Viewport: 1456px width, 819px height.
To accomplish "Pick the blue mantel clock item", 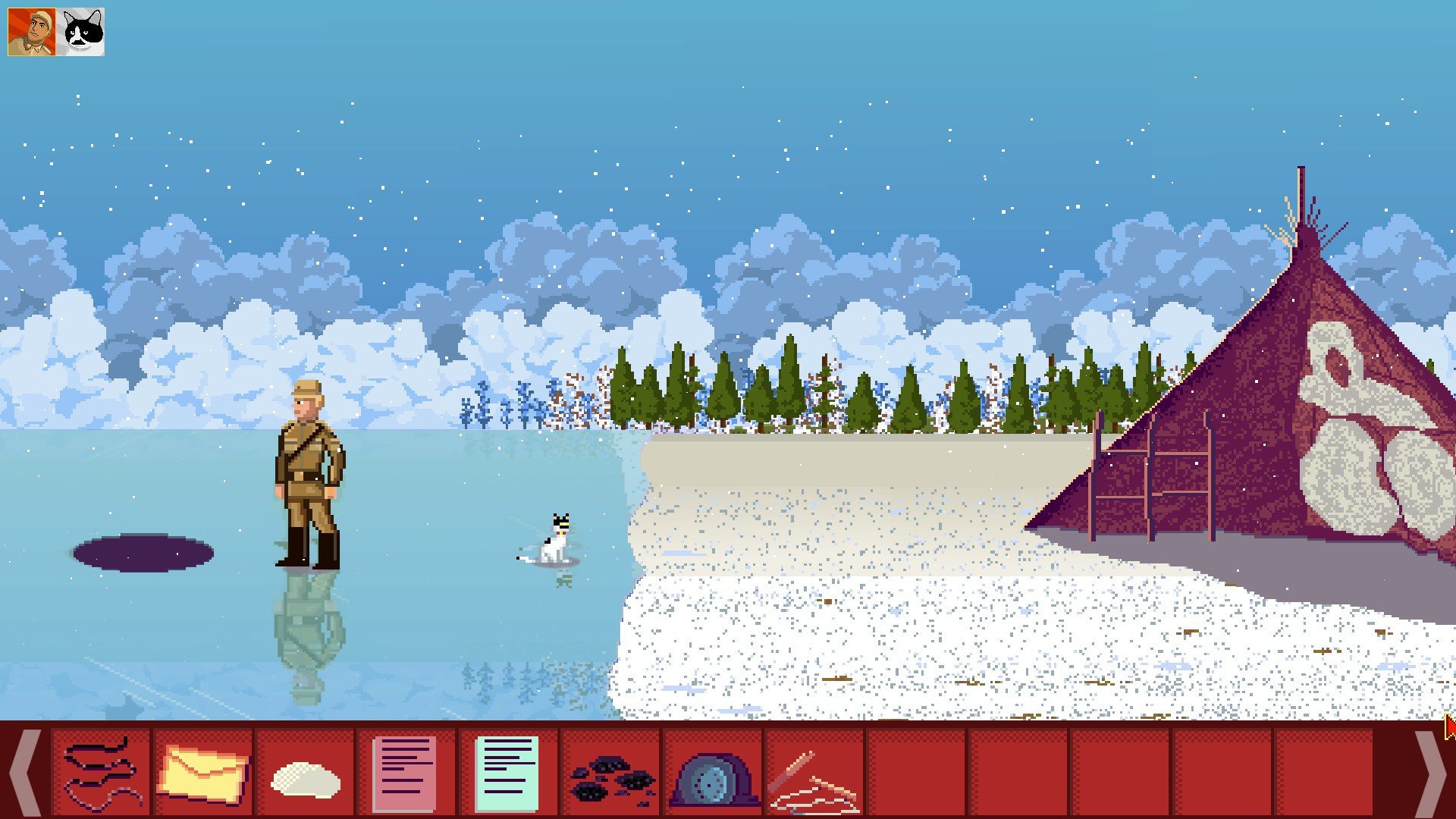I will 713,778.
